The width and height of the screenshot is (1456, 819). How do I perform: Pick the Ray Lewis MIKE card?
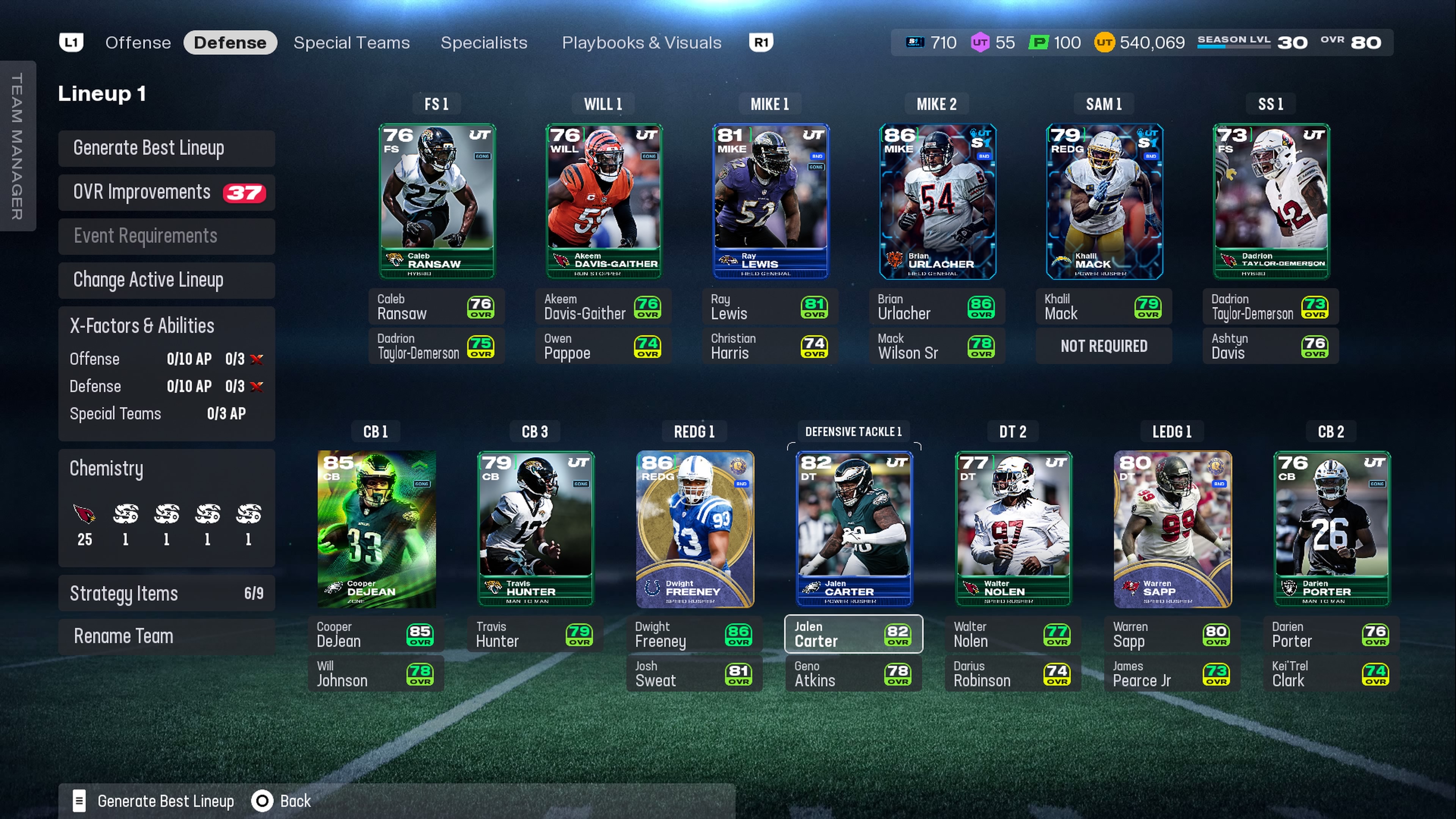[x=770, y=201]
